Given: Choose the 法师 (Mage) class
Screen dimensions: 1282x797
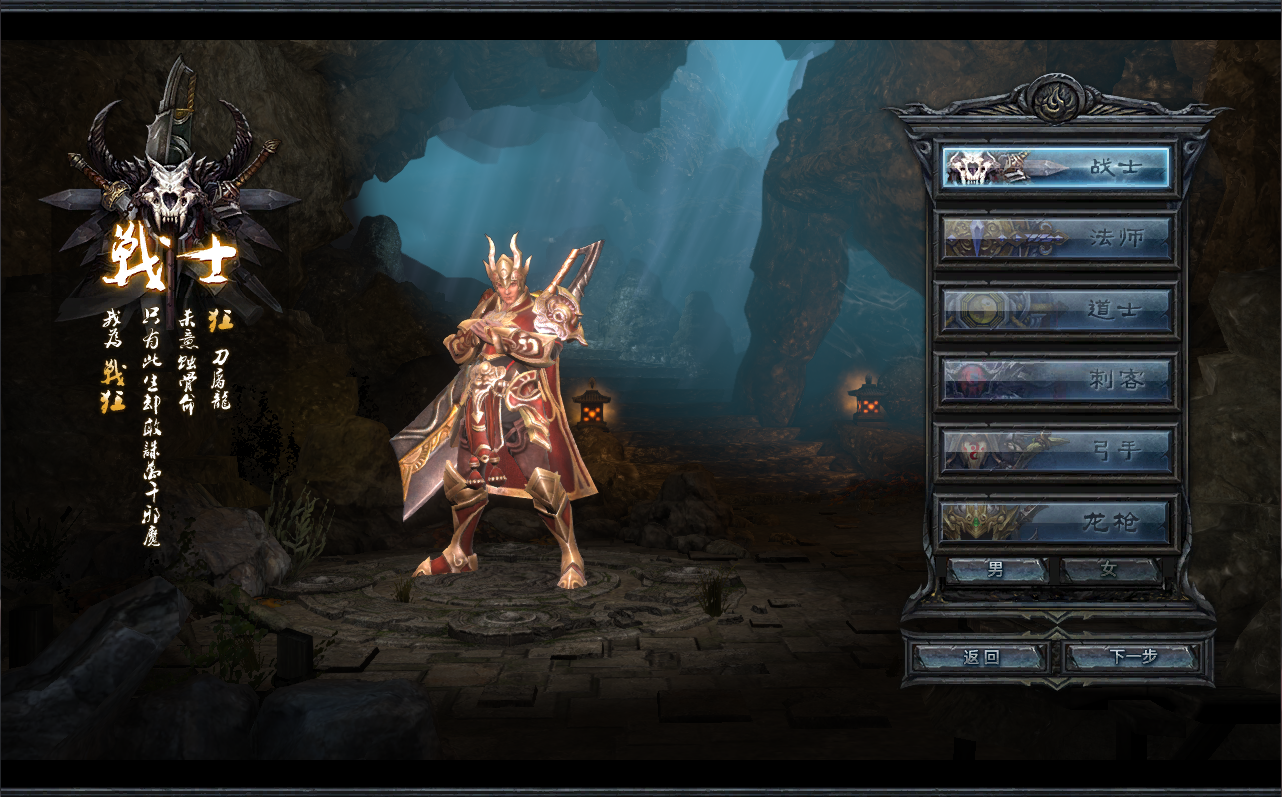Looking at the screenshot, I should click(1056, 239).
